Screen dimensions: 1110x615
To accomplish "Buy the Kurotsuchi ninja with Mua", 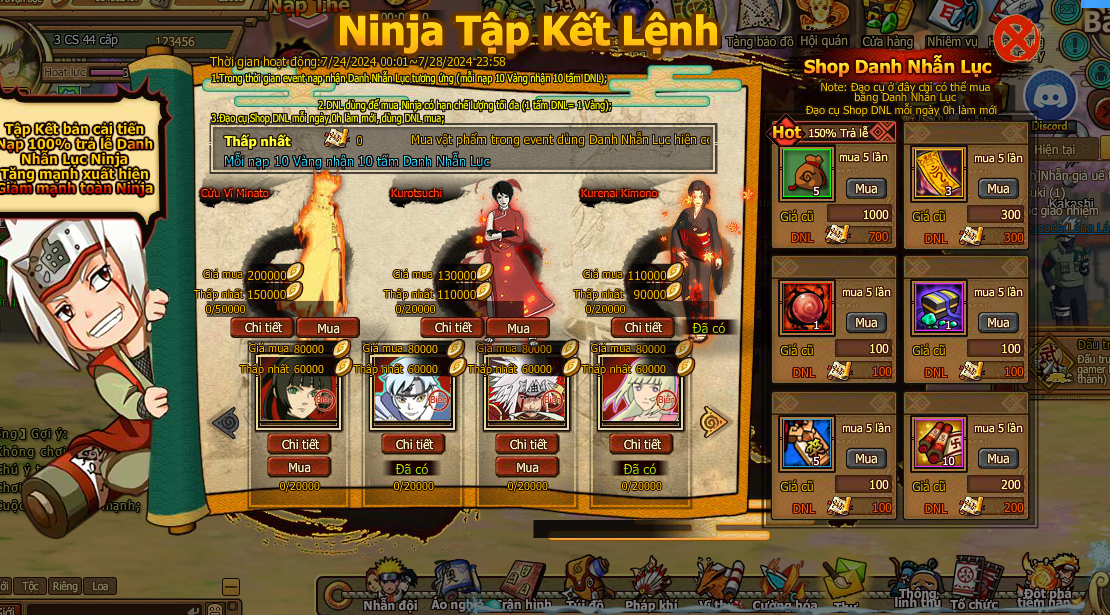I will pos(518,328).
